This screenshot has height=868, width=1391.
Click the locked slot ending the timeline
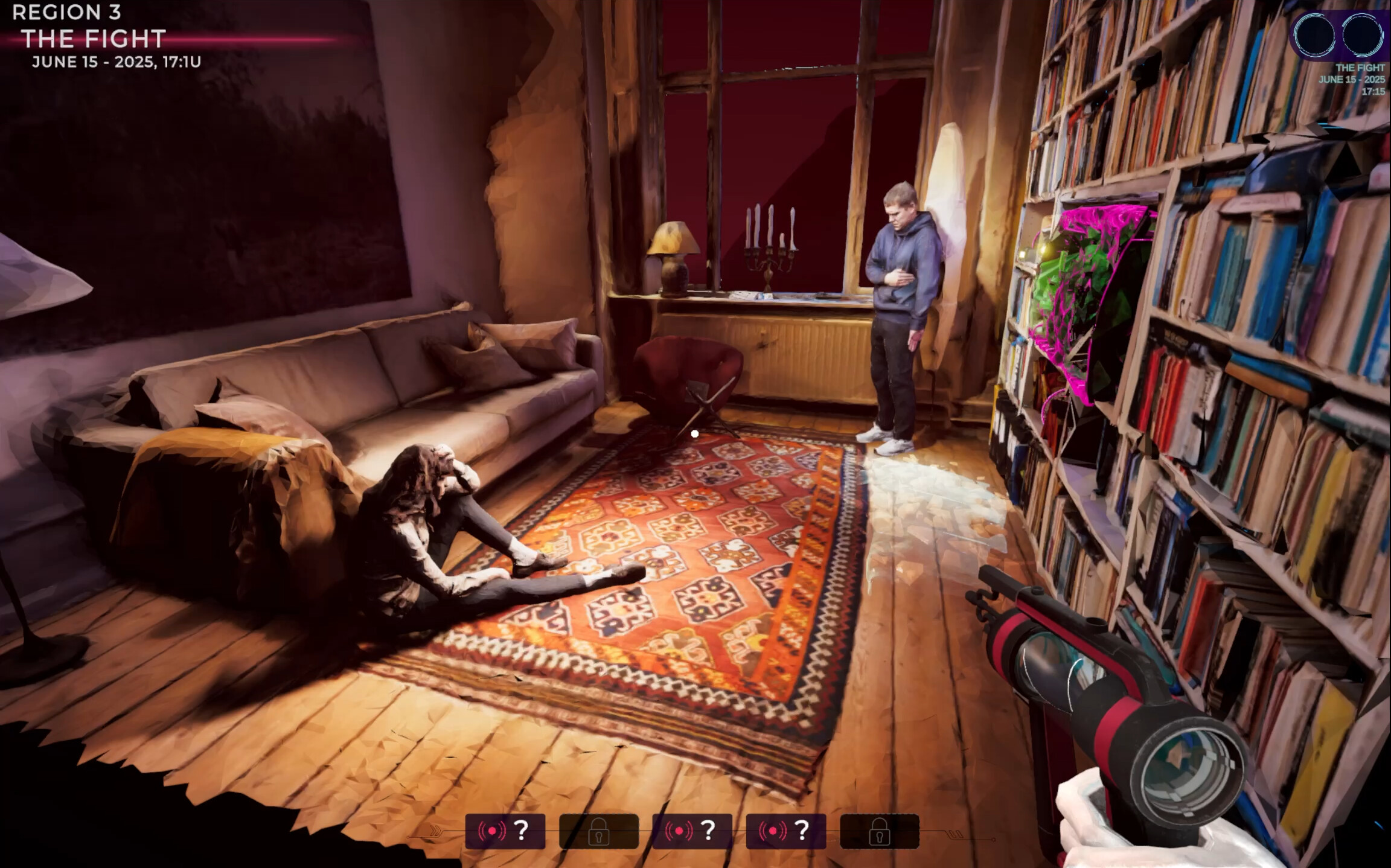pos(879,831)
